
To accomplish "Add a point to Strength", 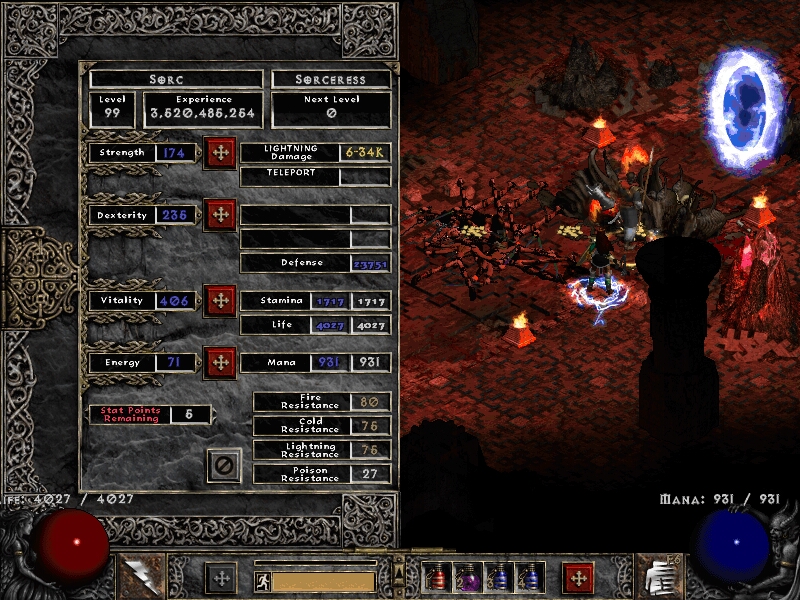I will click(x=220, y=153).
